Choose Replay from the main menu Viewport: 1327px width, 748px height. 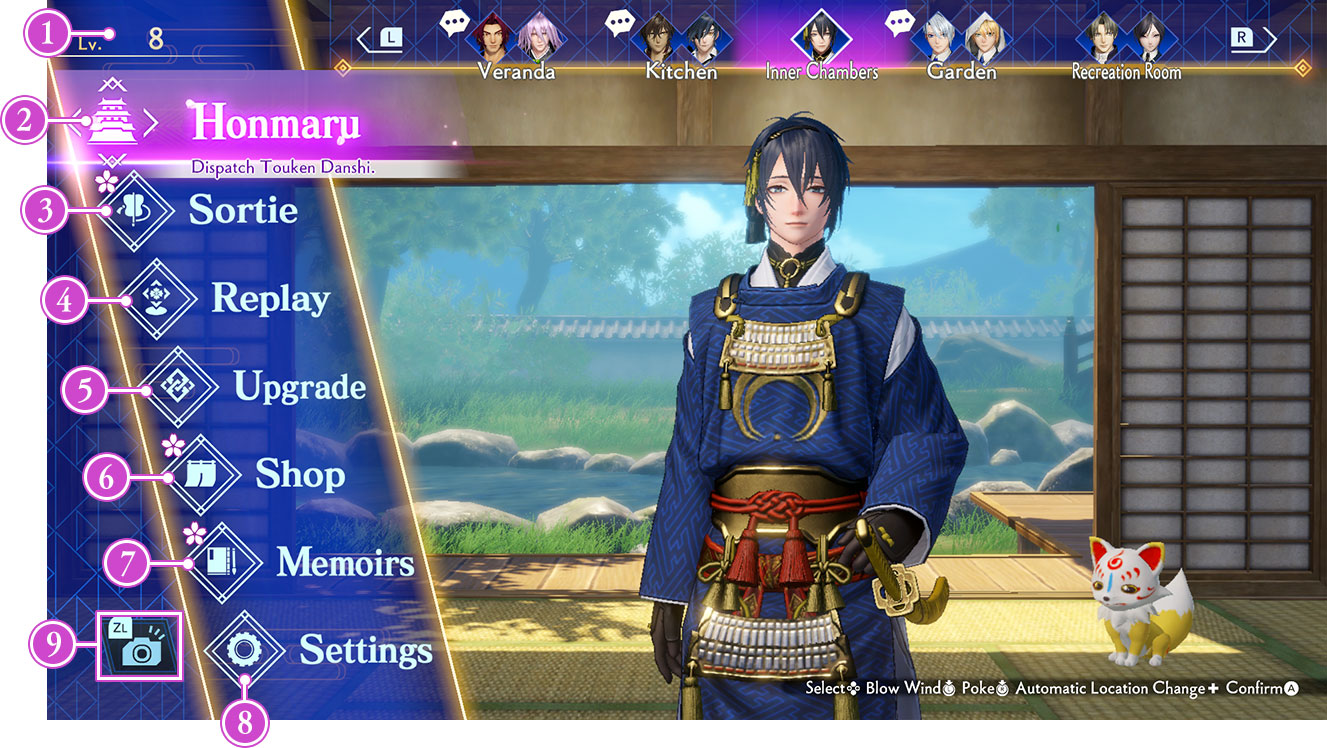tap(270, 298)
